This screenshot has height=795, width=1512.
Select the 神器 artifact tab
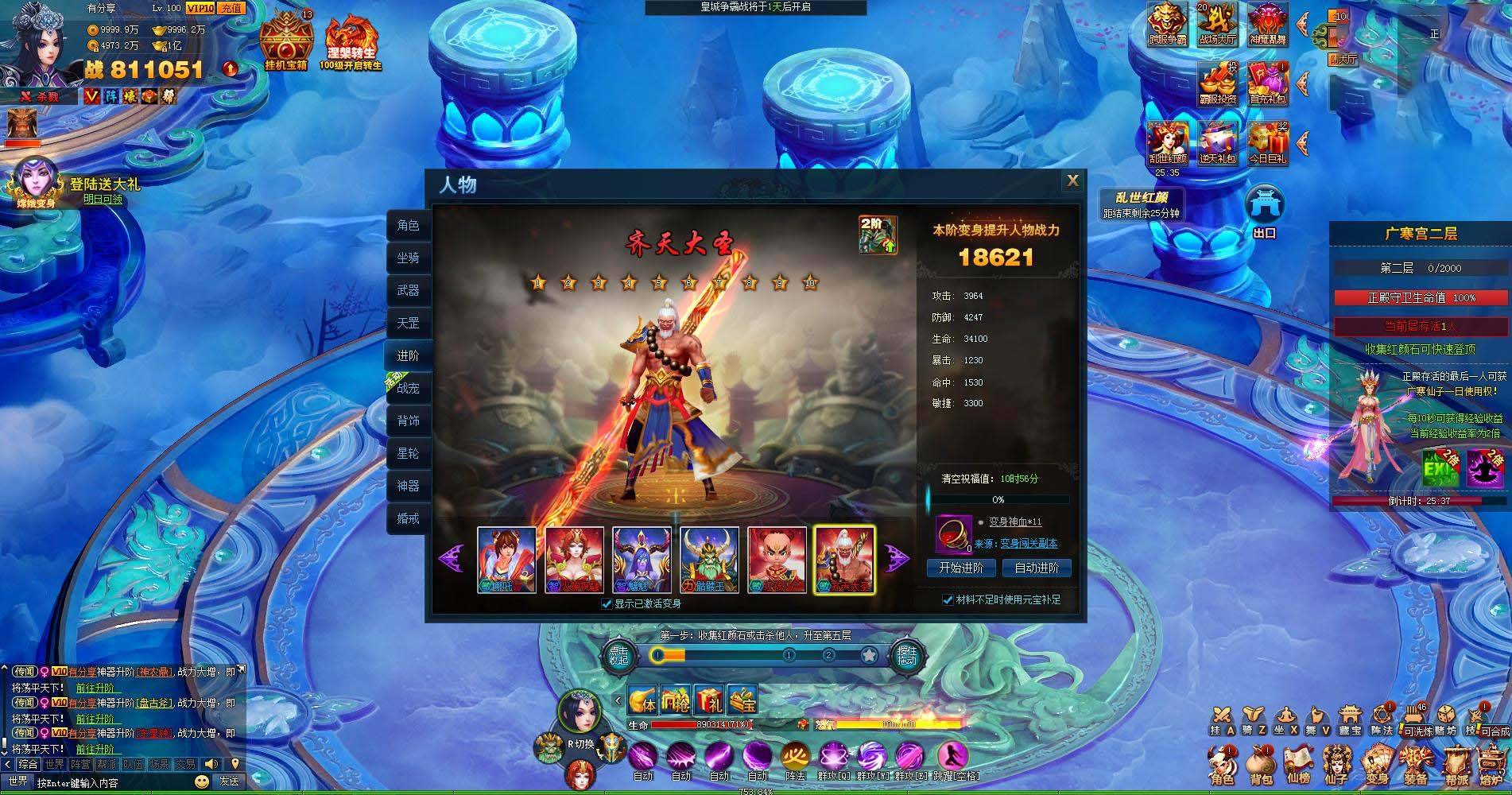coord(408,486)
